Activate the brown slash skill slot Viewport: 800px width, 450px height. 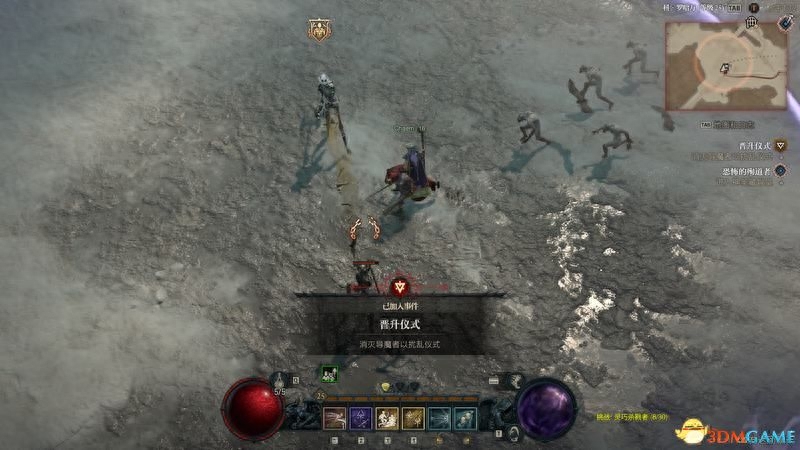(x=335, y=418)
